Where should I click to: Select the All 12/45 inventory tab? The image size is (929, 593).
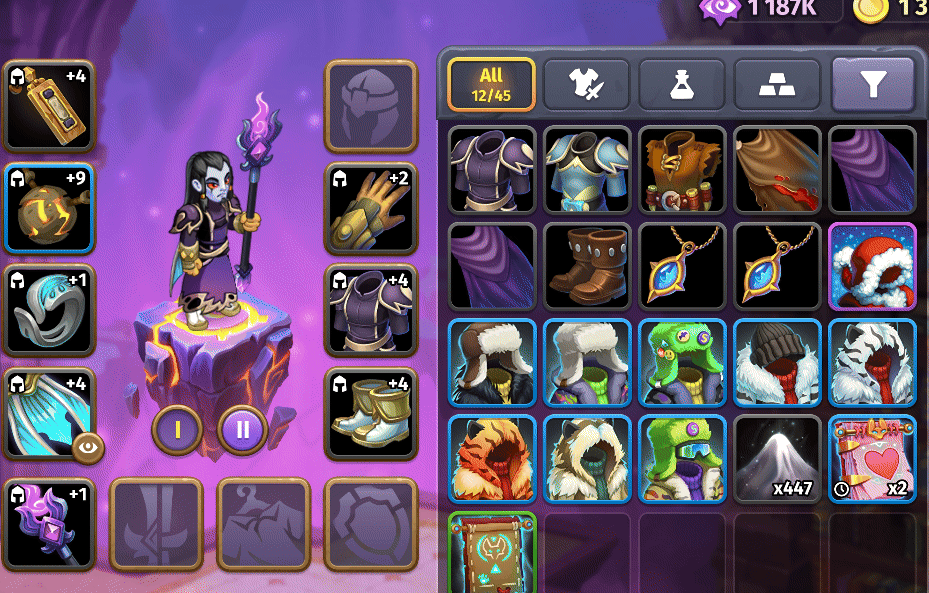491,84
